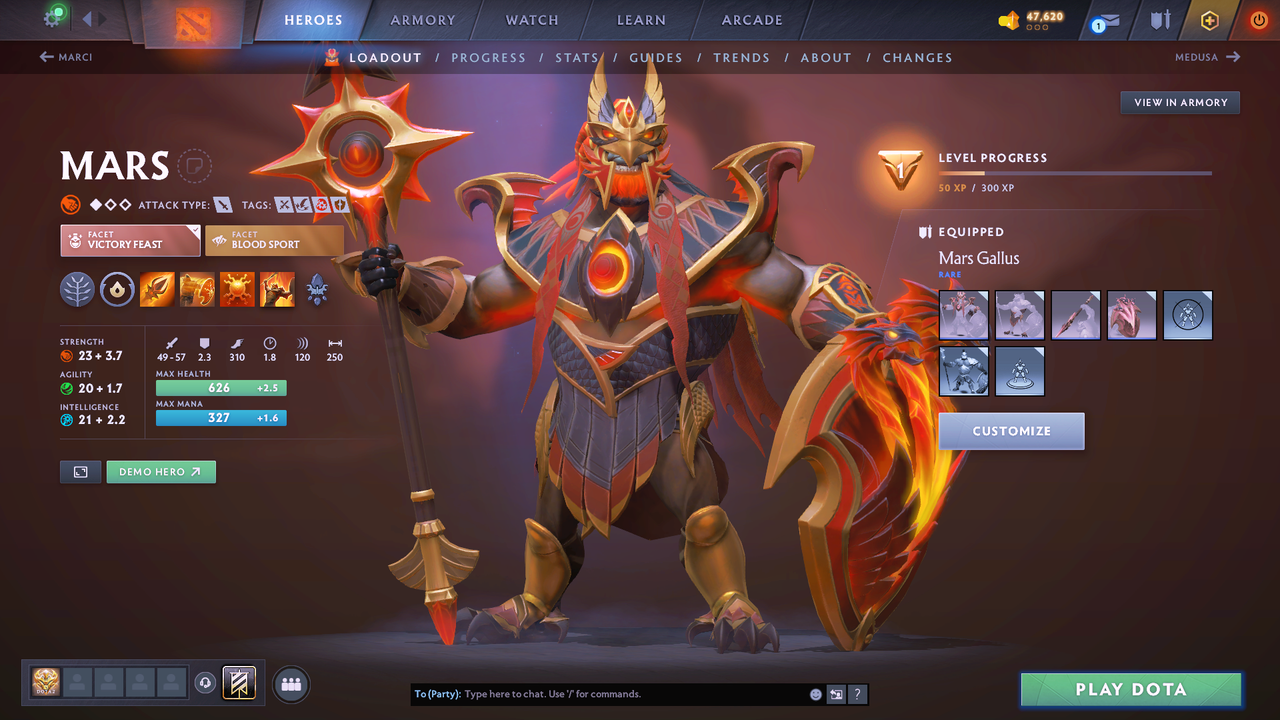Image resolution: width=1280 pixels, height=720 pixels.
Task: Check the Level Progress XP bar
Action: (x=1076, y=172)
